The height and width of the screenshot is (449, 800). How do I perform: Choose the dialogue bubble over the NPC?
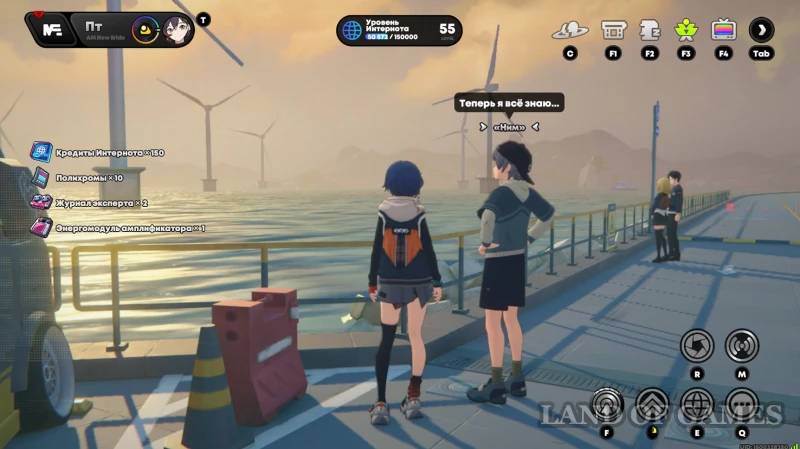pyautogui.click(x=510, y=102)
